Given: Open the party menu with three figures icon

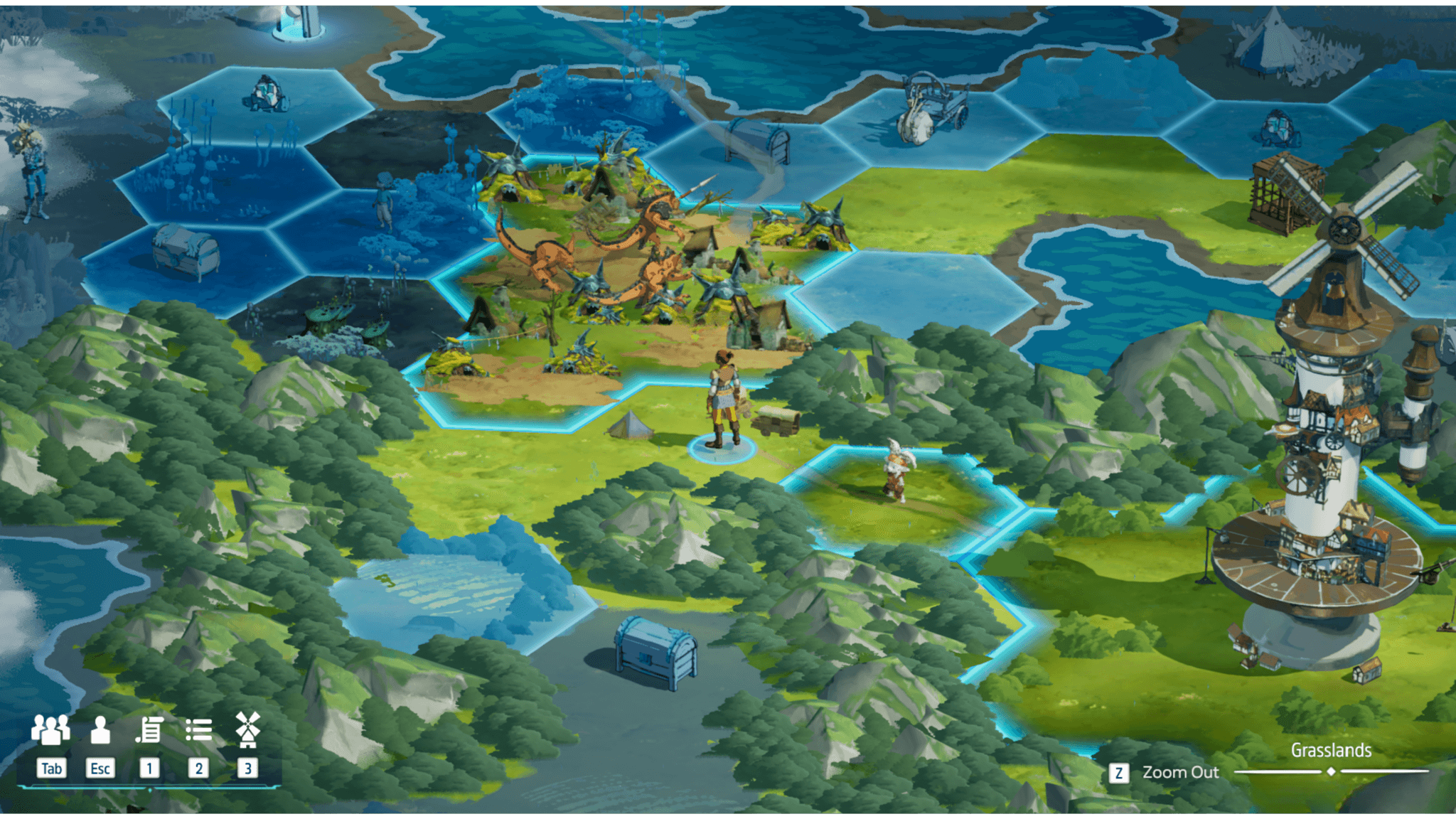Looking at the screenshot, I should (50, 730).
